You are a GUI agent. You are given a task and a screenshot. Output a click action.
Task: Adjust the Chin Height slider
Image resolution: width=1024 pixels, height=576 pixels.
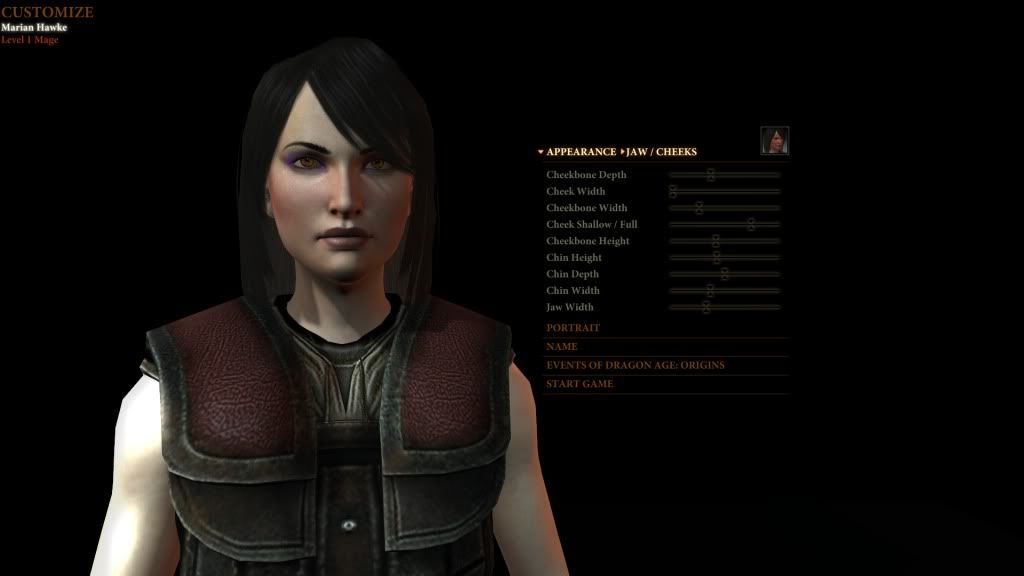pyautogui.click(x=717, y=258)
